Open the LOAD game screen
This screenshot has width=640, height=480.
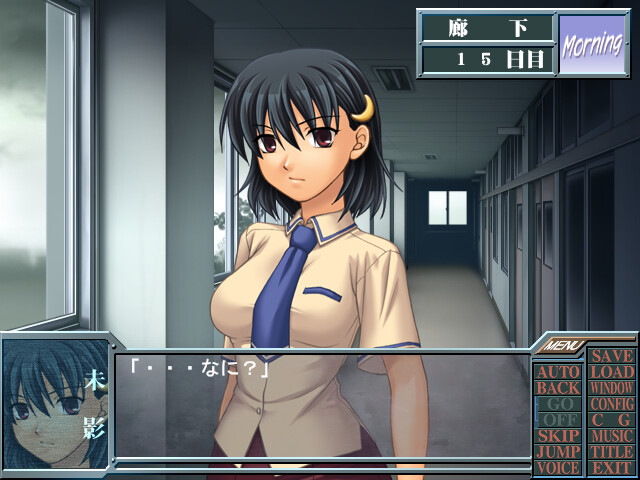click(610, 372)
